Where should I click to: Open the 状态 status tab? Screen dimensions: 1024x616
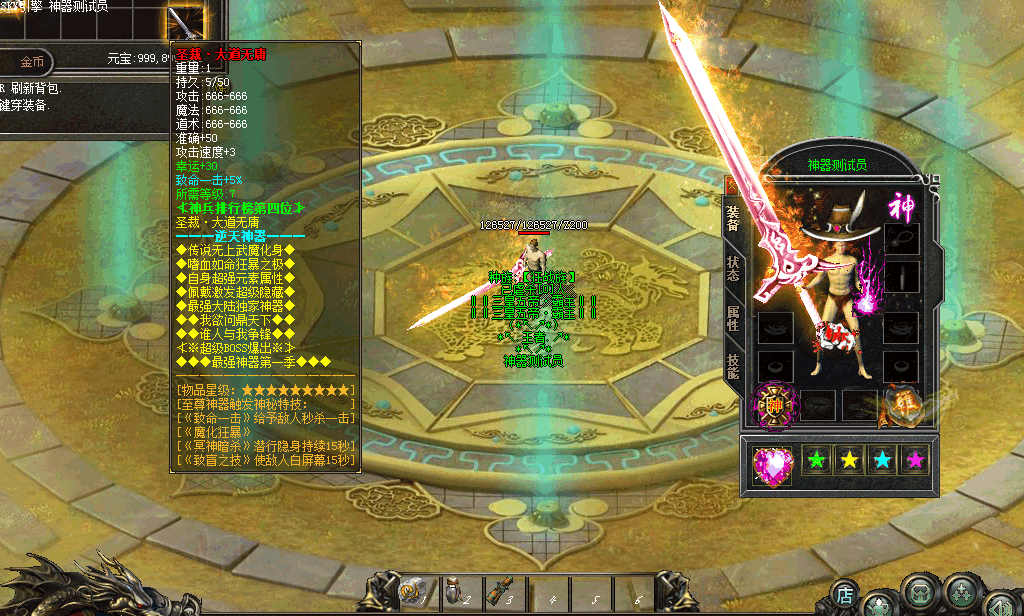pyautogui.click(x=733, y=269)
